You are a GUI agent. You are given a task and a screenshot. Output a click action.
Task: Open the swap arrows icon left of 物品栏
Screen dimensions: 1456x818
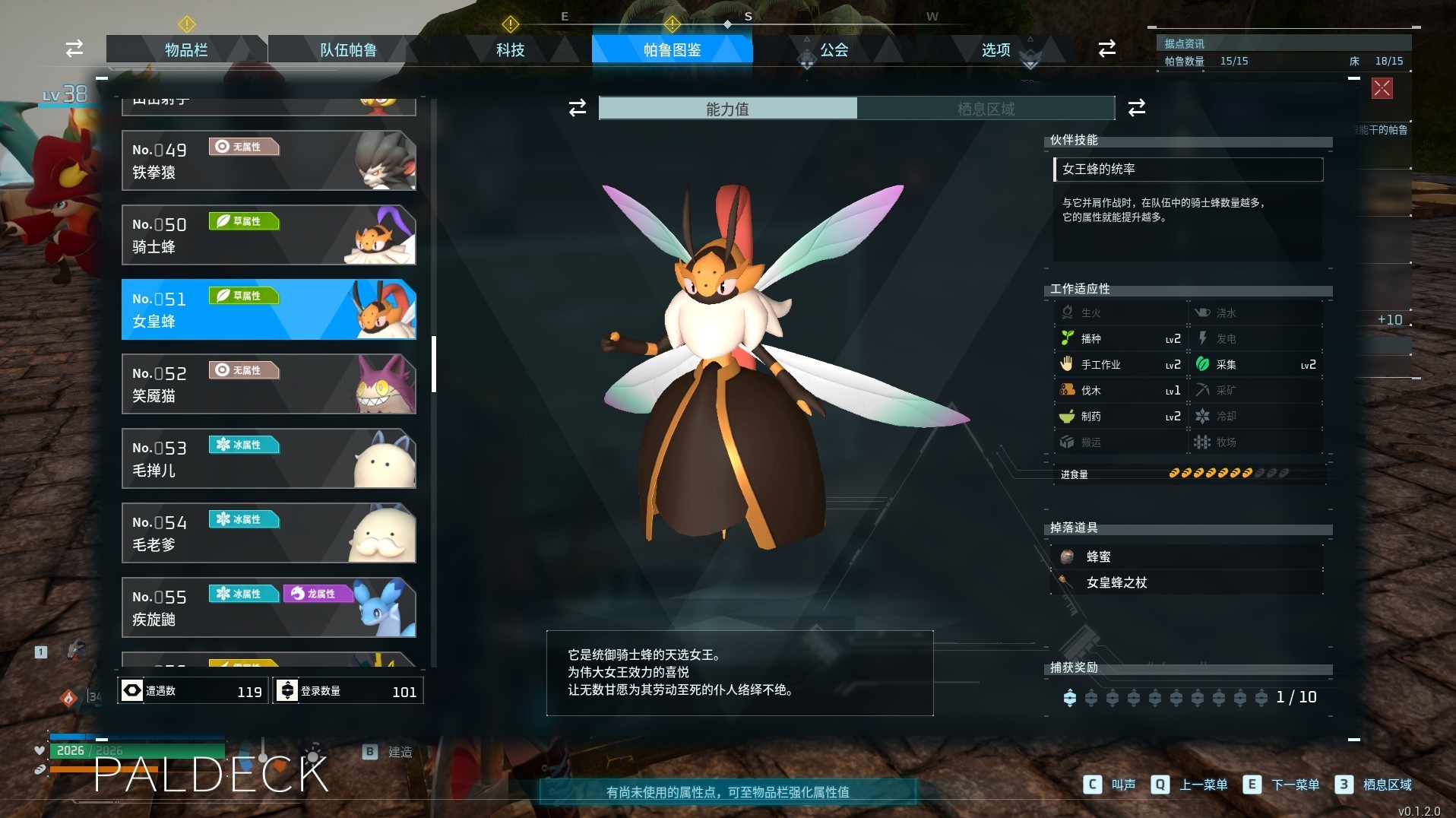73,49
